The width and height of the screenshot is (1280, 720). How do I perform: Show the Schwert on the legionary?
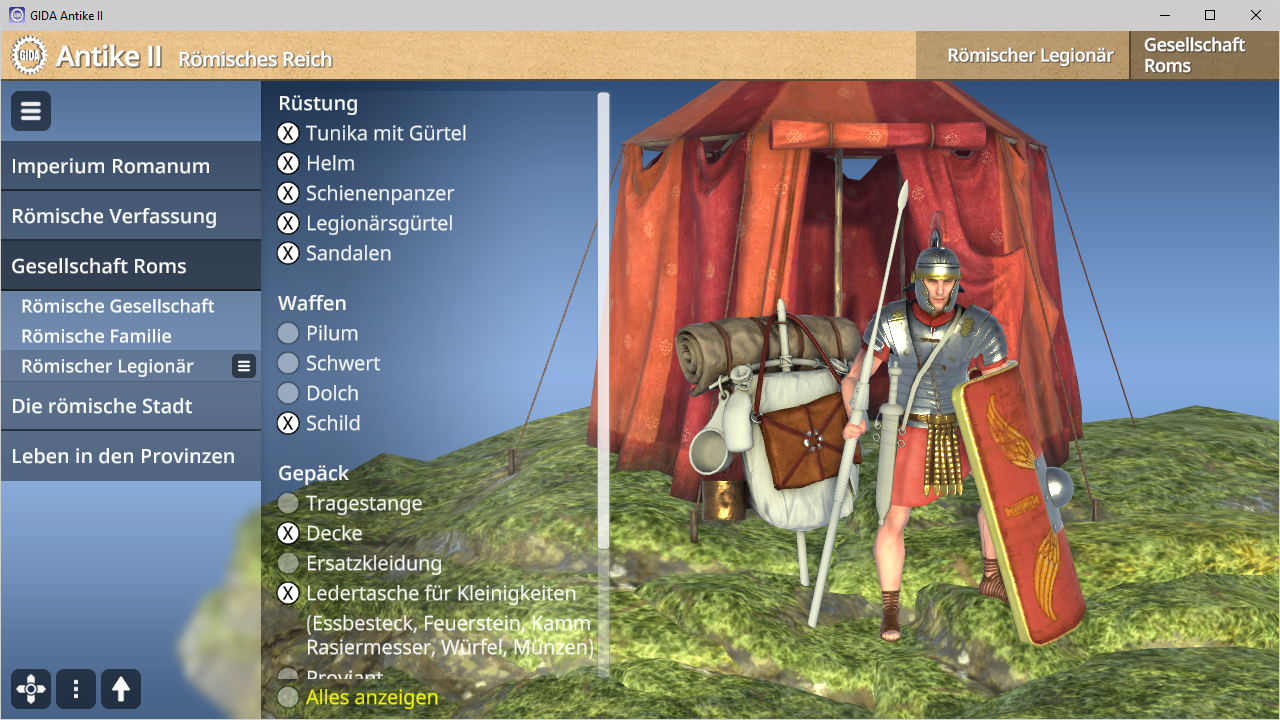click(x=288, y=363)
